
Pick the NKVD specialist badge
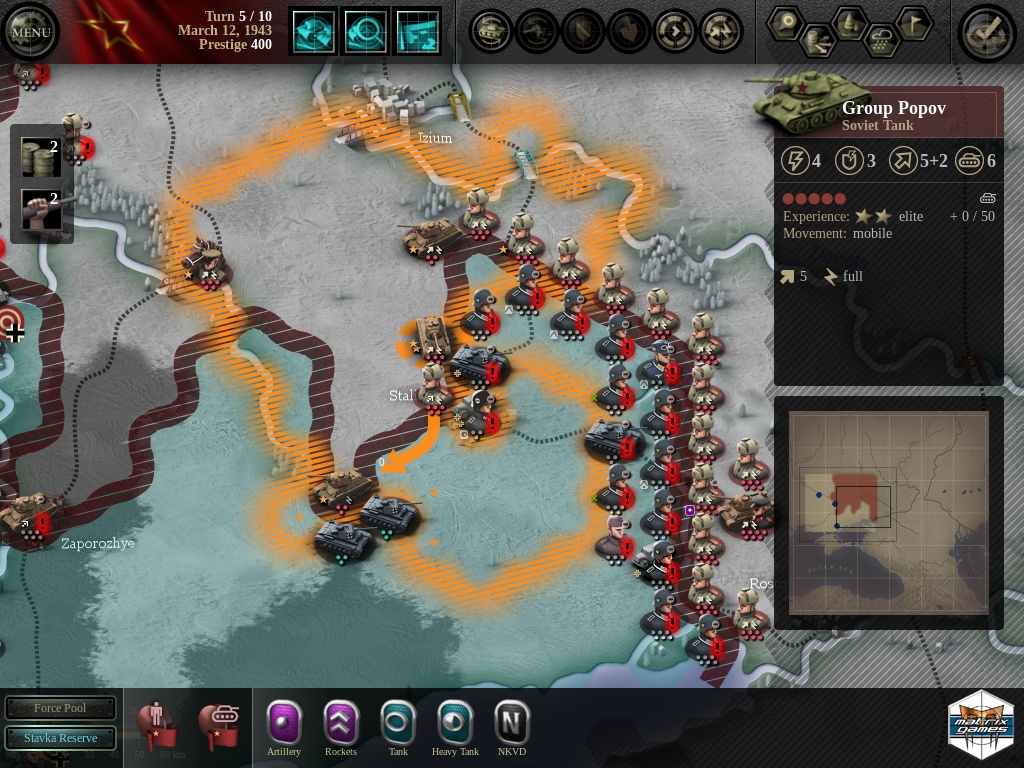pyautogui.click(x=512, y=722)
